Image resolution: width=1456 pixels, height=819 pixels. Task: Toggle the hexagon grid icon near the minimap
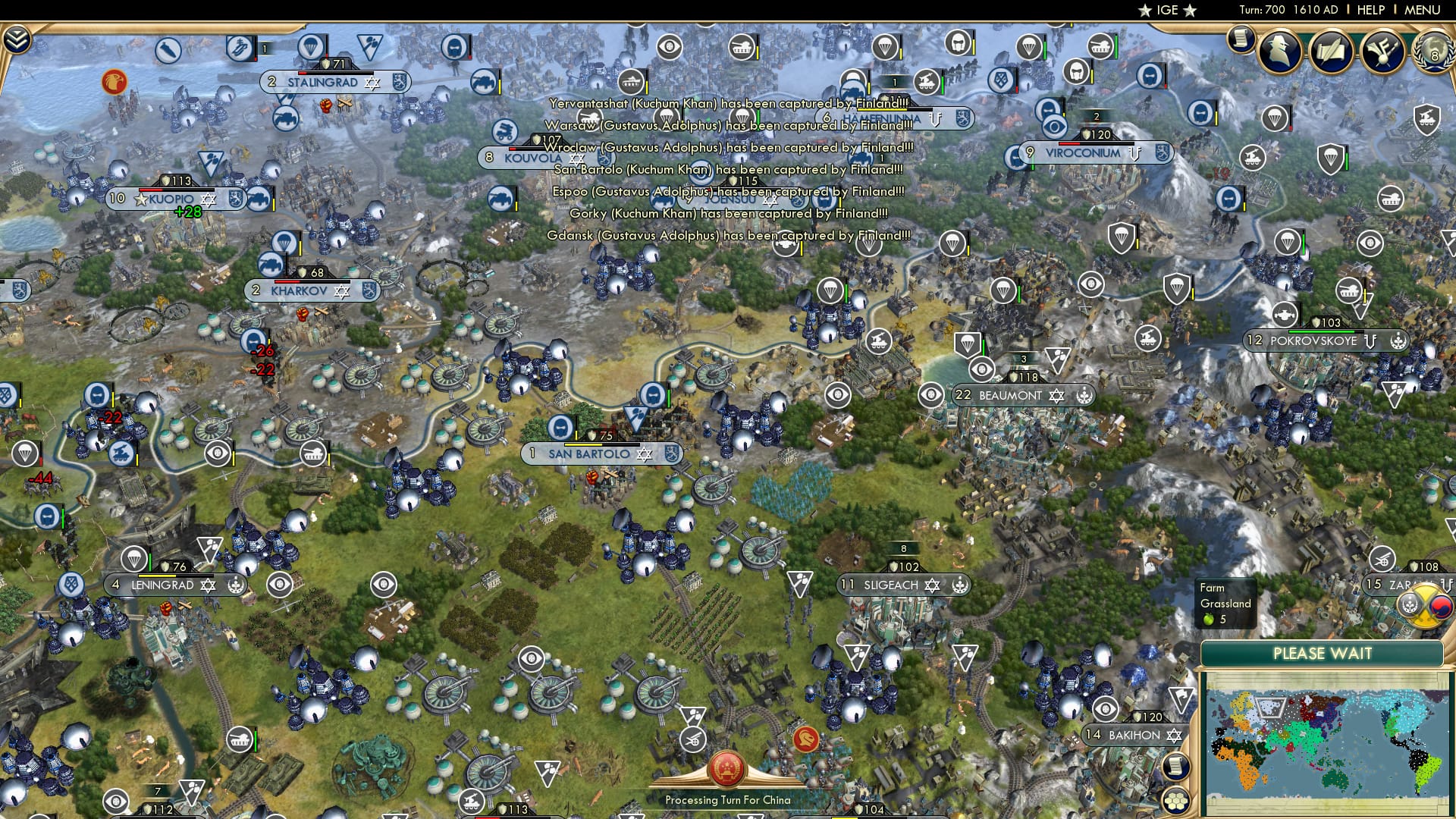(x=1177, y=801)
